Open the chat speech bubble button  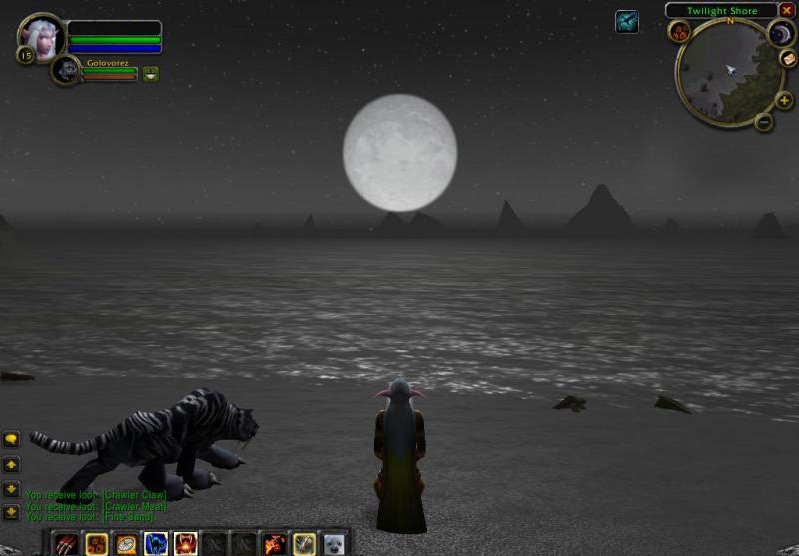coord(11,439)
